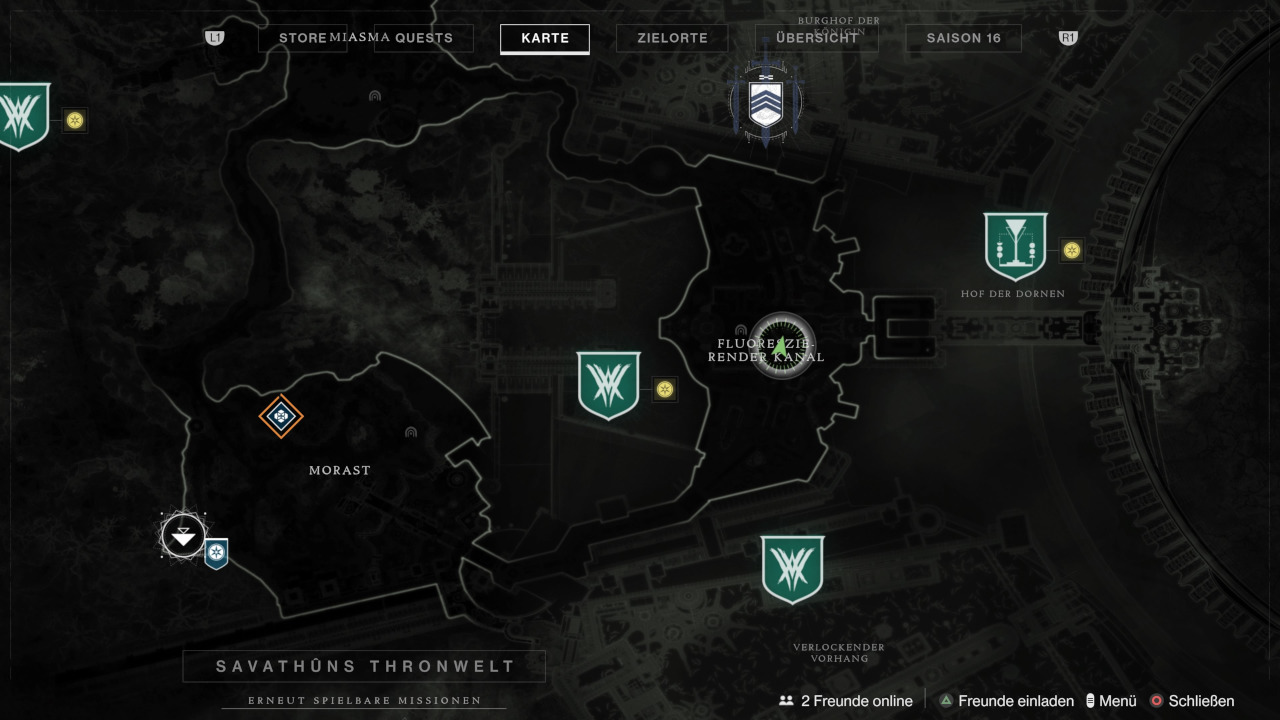Select the chevron shield vendor marker
1280x720 pixels.
tap(765, 103)
